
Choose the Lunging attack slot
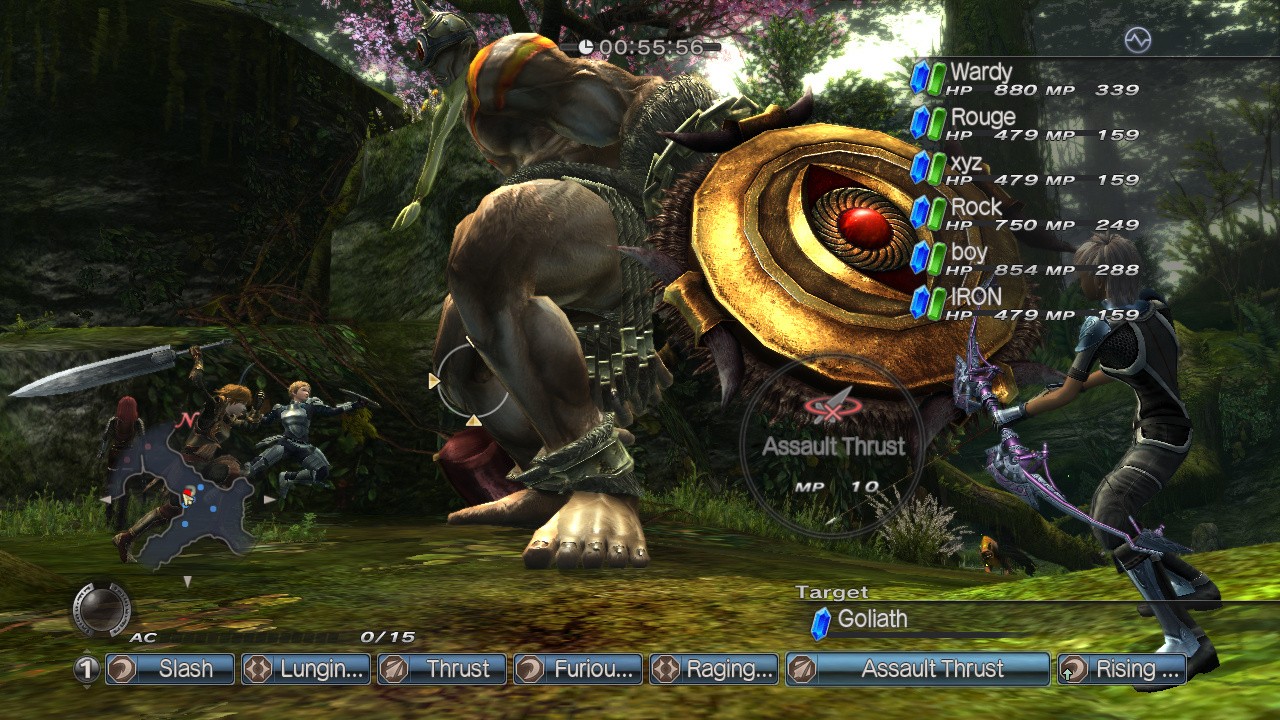(x=306, y=669)
